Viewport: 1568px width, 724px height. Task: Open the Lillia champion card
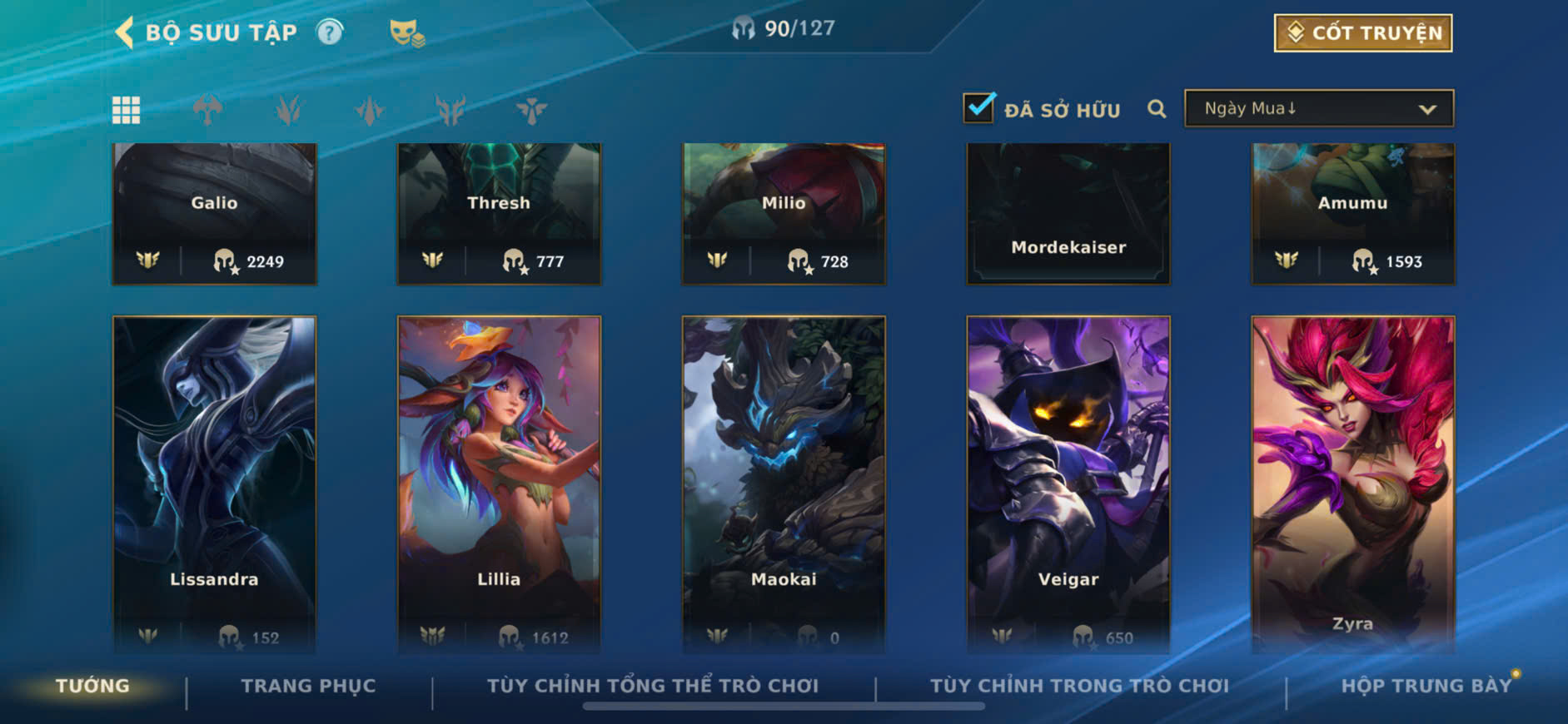pyautogui.click(x=499, y=483)
